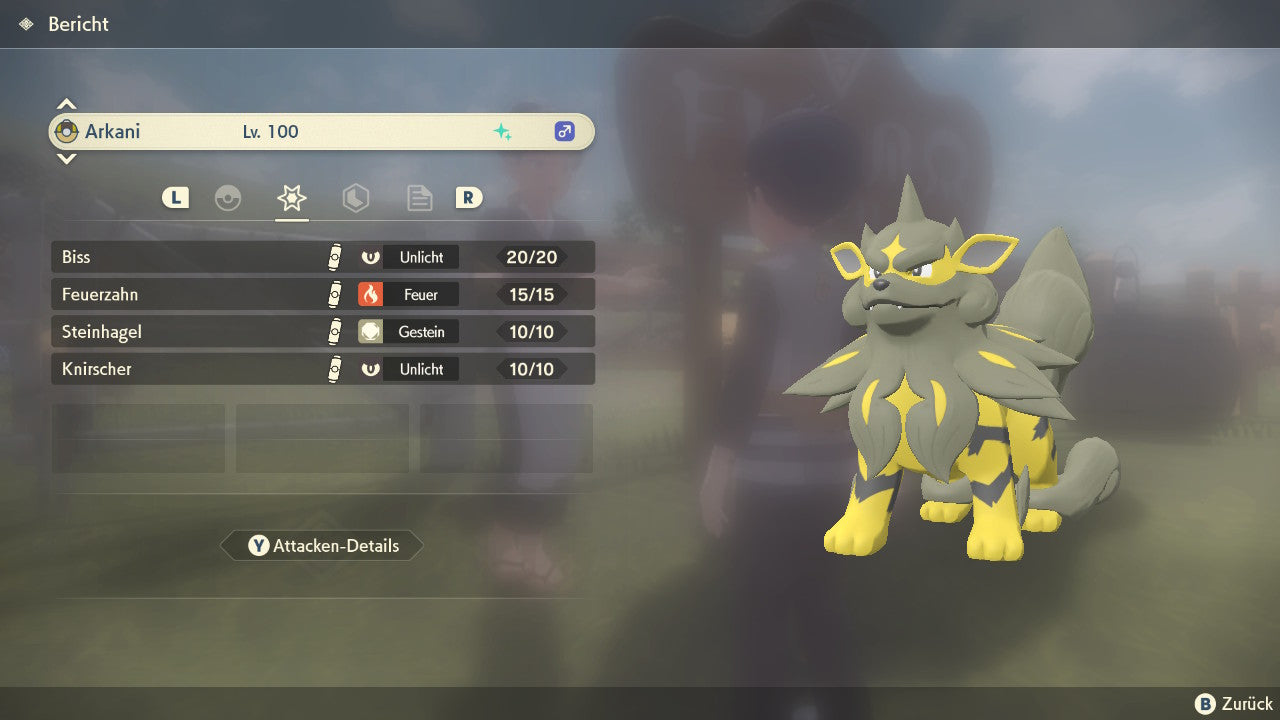This screenshot has height=720, width=1280.
Task: Switch to the Poké Ball summary tab
Action: click(x=228, y=198)
